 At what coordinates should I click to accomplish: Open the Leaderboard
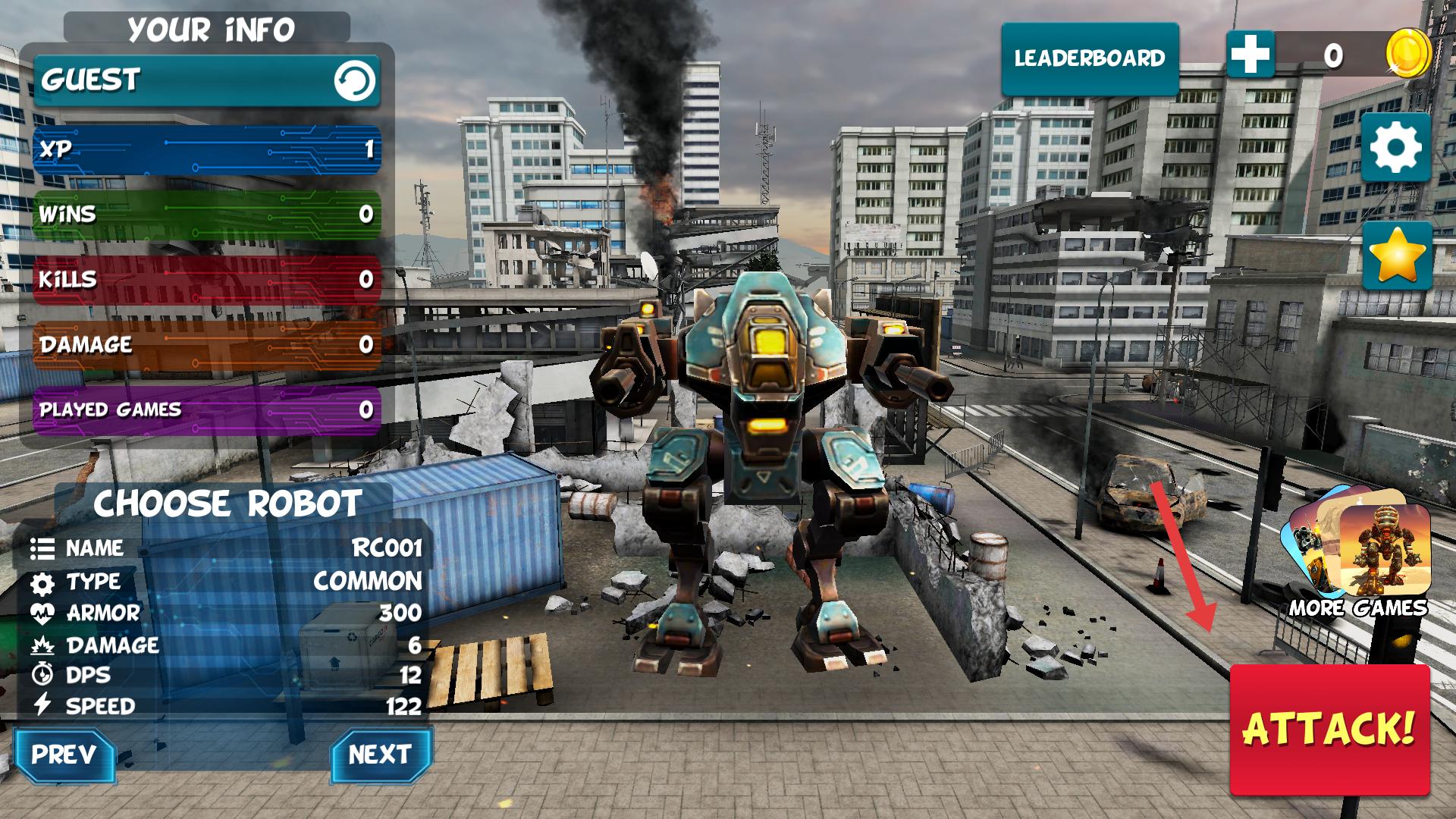(1090, 58)
